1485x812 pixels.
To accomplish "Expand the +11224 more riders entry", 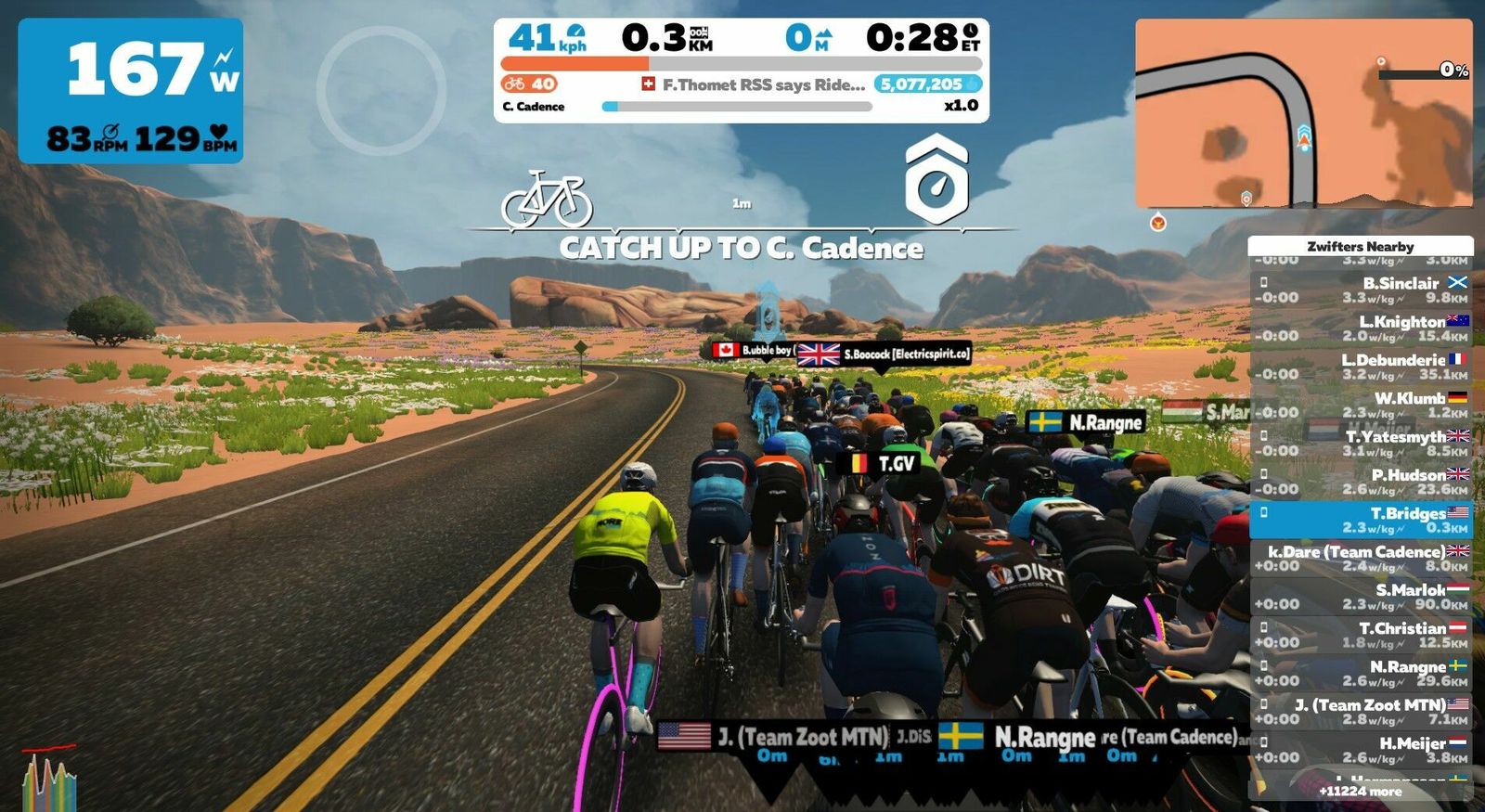I will click(x=1361, y=792).
